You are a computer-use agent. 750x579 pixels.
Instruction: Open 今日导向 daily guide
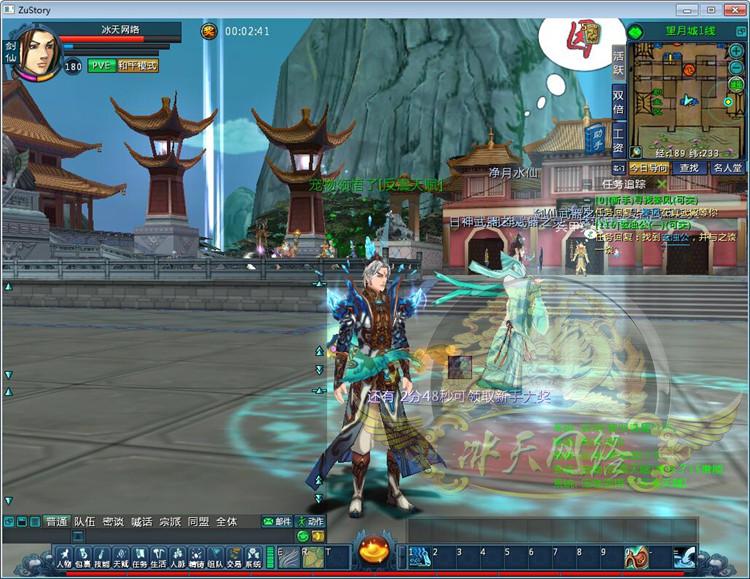(646, 168)
